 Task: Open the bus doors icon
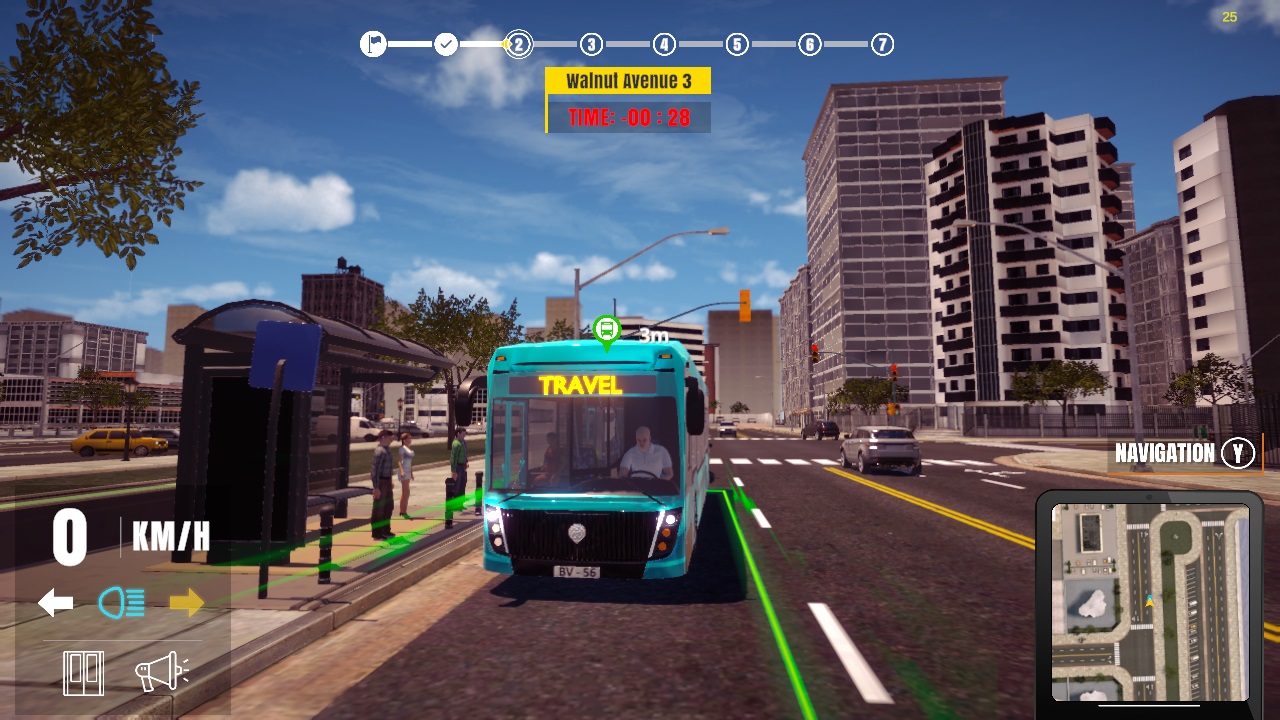pos(82,672)
